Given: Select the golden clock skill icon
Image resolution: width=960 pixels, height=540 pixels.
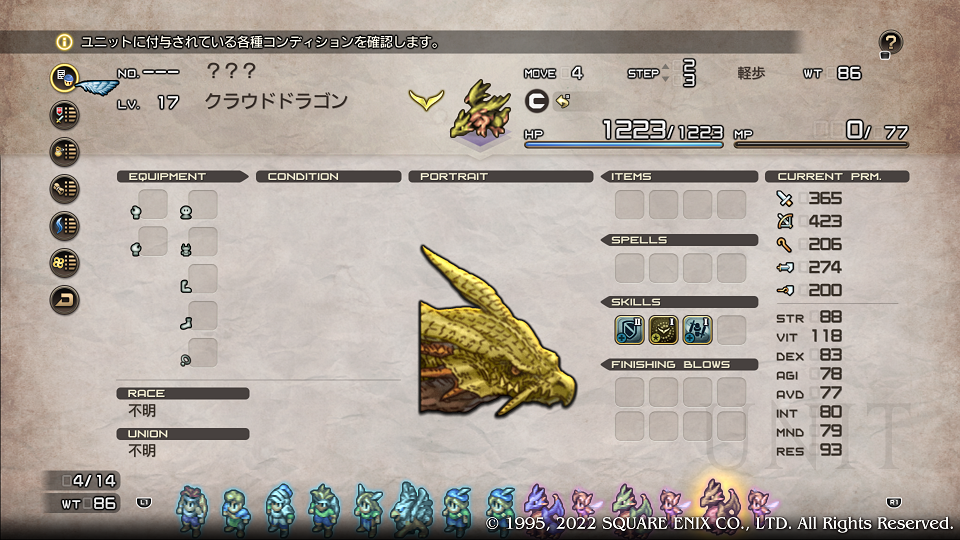Looking at the screenshot, I should (663, 329).
